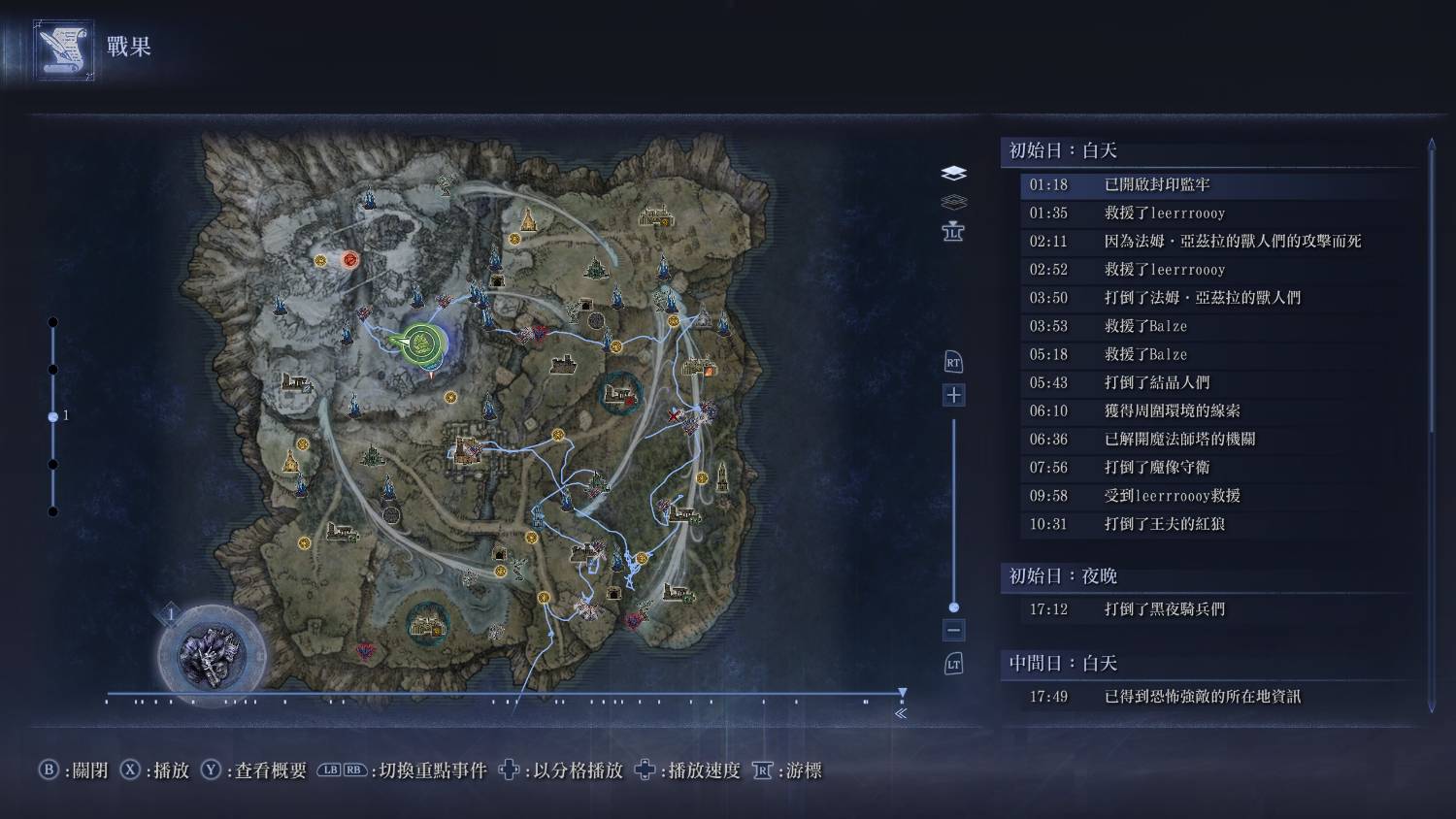The image size is (1456, 819).
Task: Zoom in the map with the plus button
Action: tap(953, 395)
